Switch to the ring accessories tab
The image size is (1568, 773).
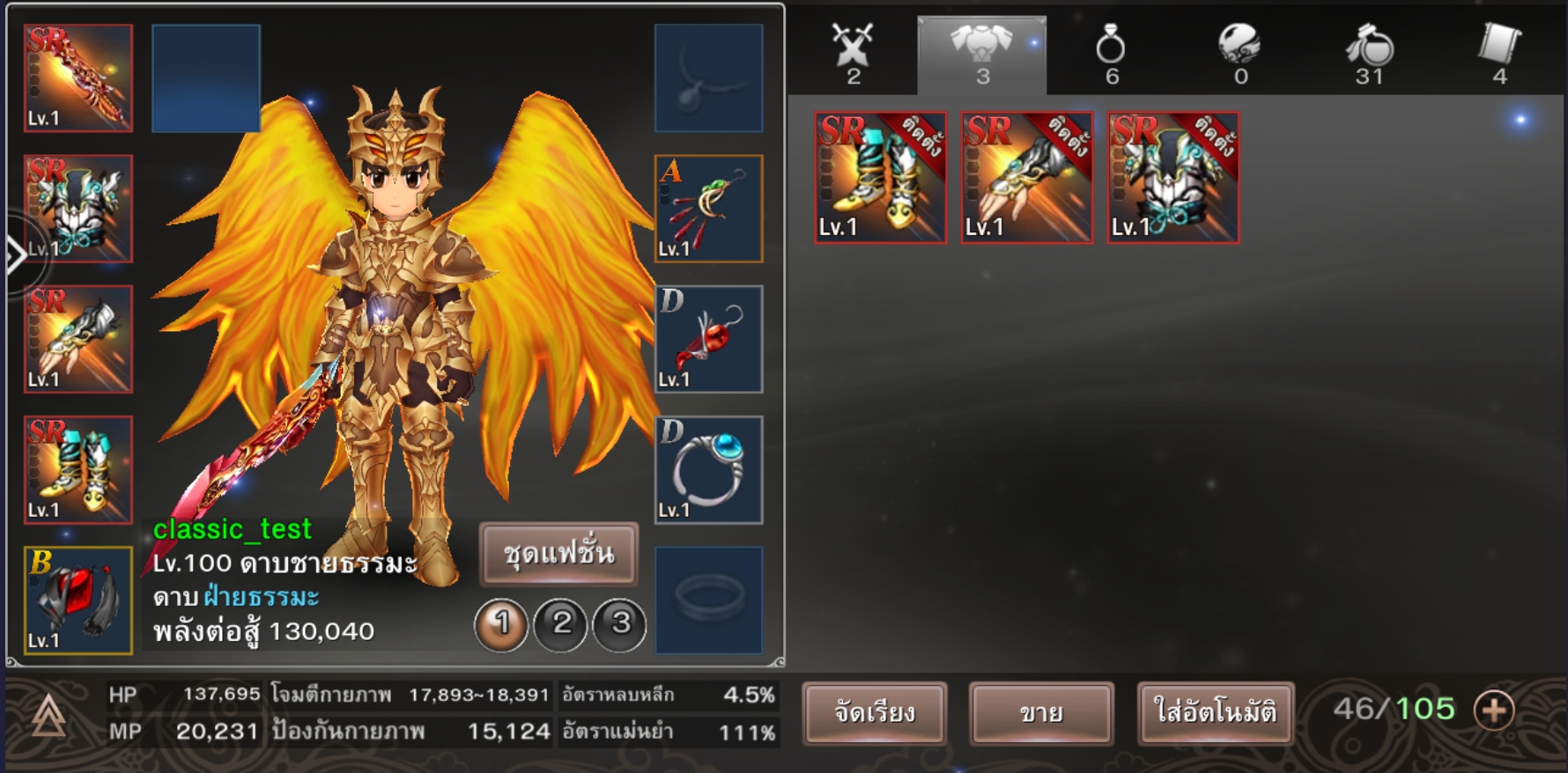tap(1111, 54)
